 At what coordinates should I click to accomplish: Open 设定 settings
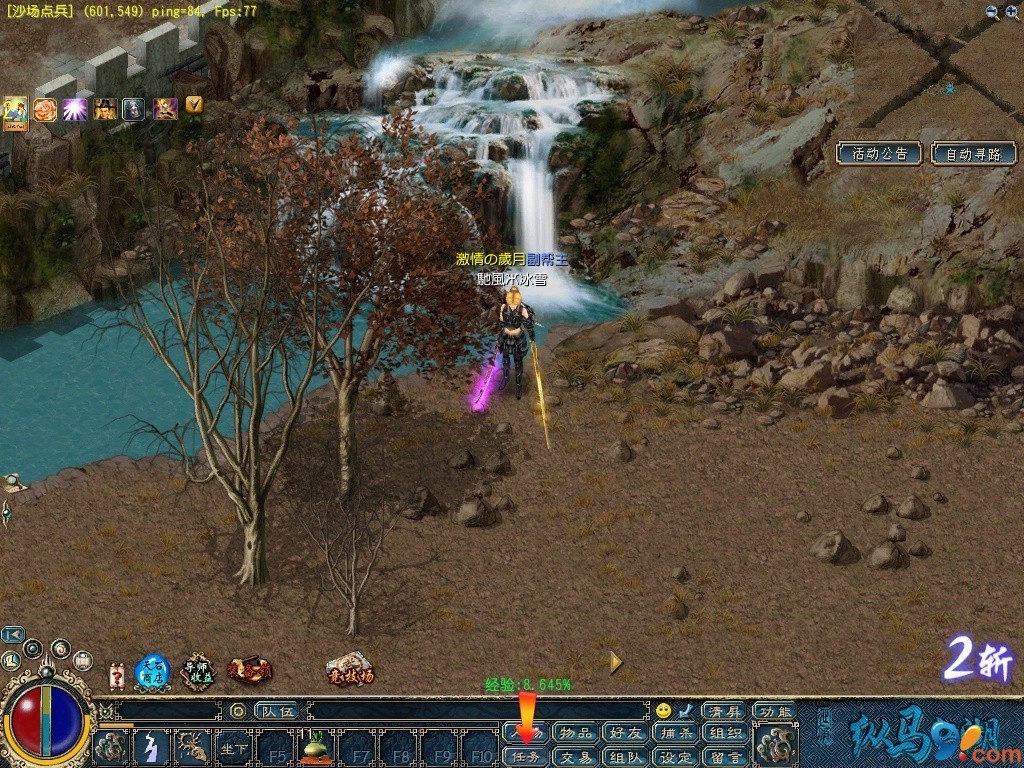coord(675,757)
